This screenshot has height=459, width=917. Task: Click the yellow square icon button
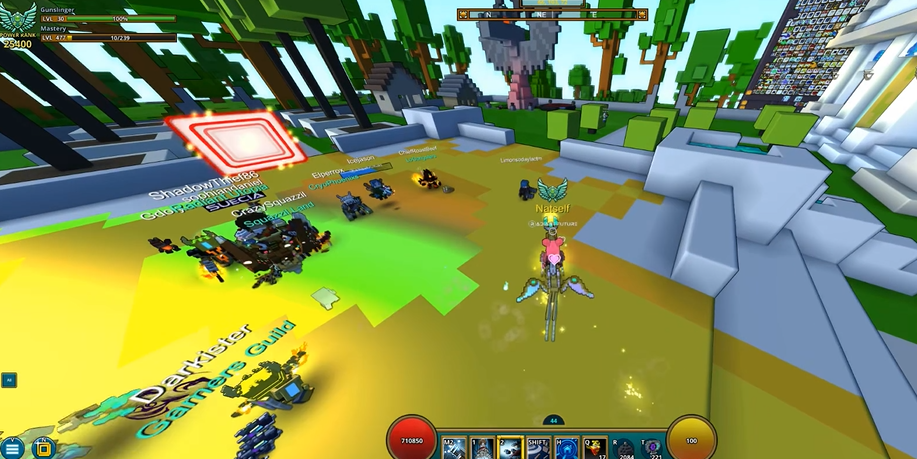43,448
